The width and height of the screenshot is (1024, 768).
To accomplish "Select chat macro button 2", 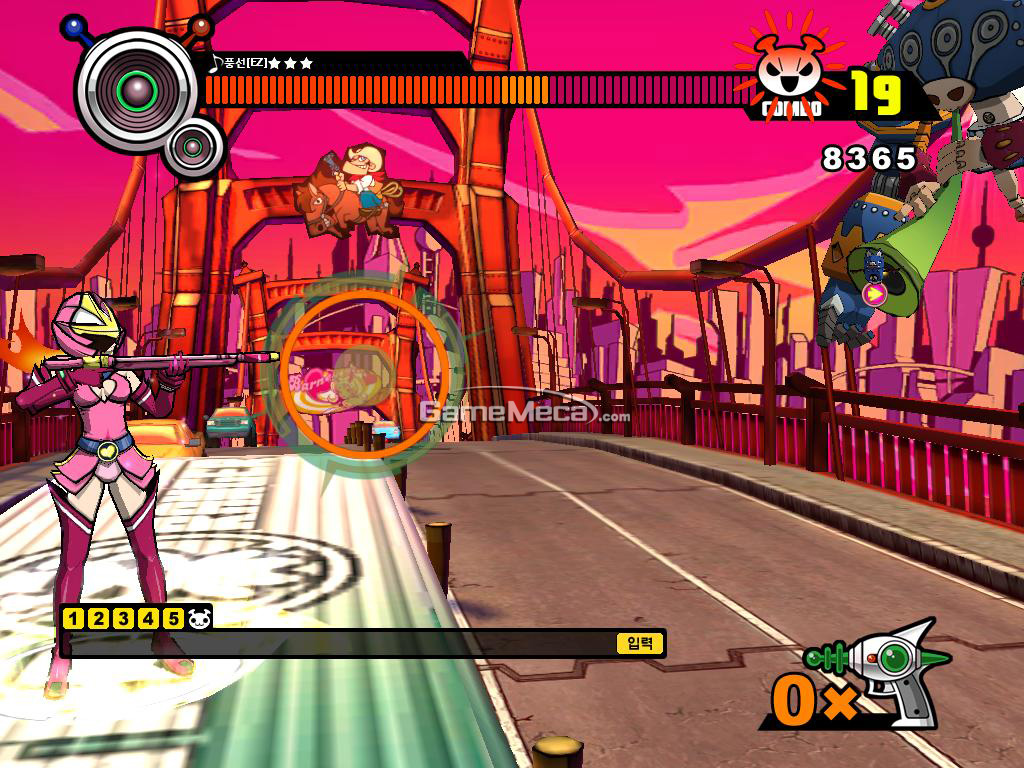I will (x=98, y=618).
